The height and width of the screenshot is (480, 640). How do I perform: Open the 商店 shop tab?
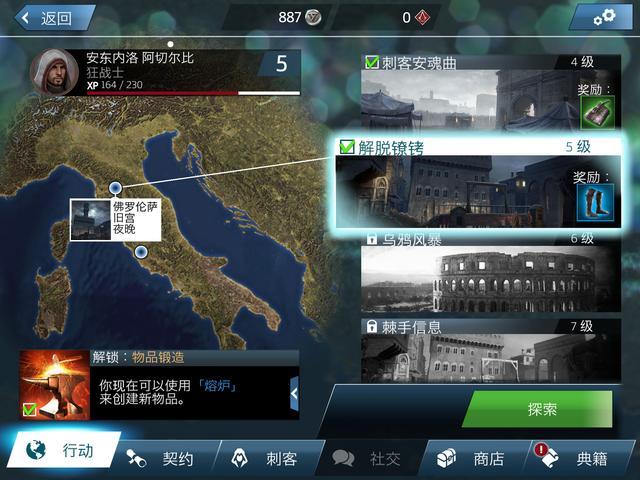tap(475, 459)
